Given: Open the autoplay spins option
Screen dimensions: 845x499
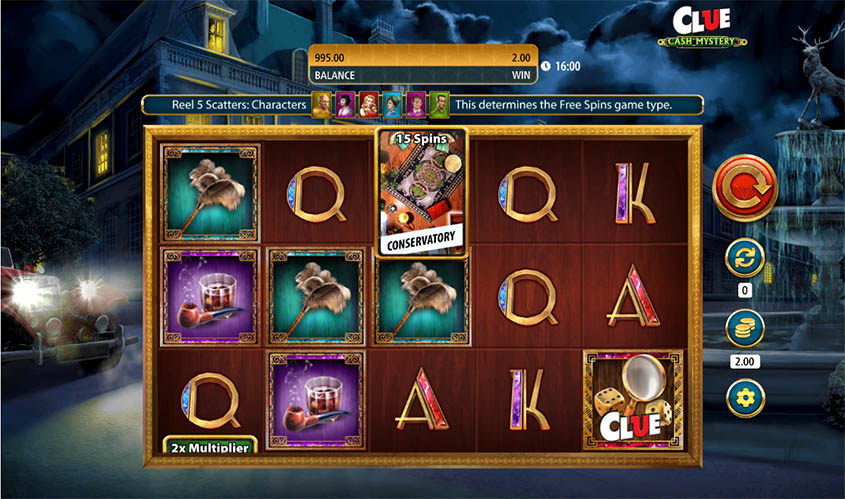Looking at the screenshot, I should click(x=744, y=258).
